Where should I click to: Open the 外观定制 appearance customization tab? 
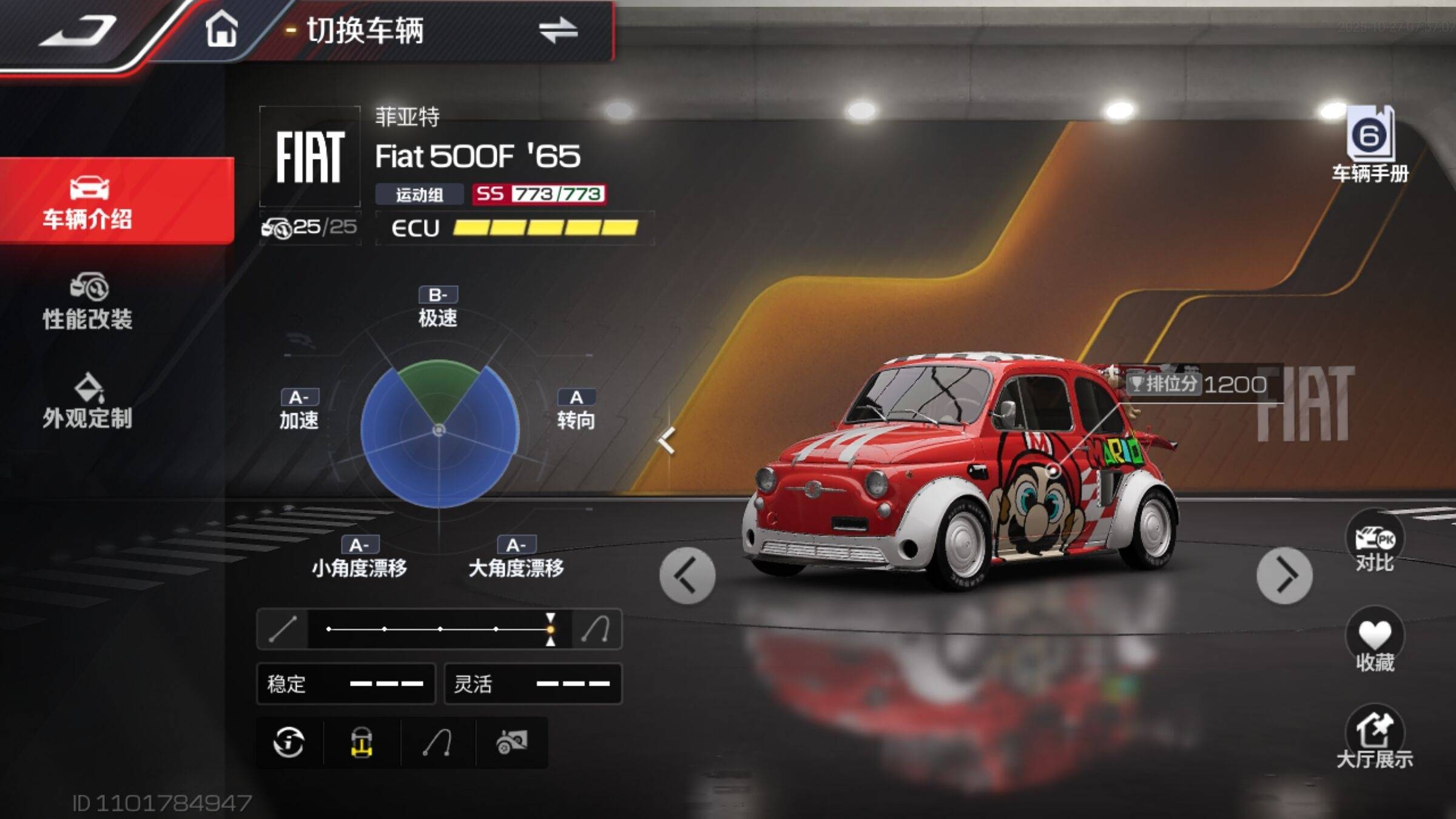coord(88,402)
